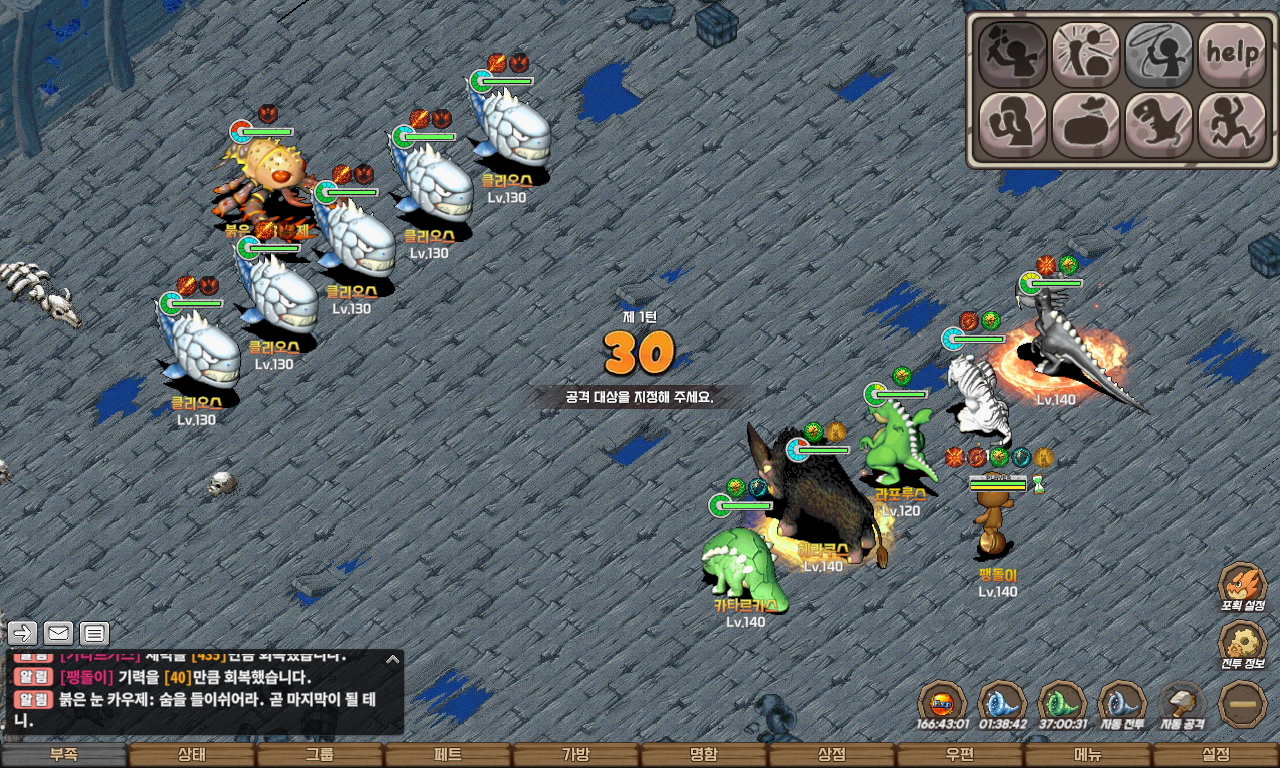Open the 설정 settings tab
1280x768 pixels.
pos(1215,755)
